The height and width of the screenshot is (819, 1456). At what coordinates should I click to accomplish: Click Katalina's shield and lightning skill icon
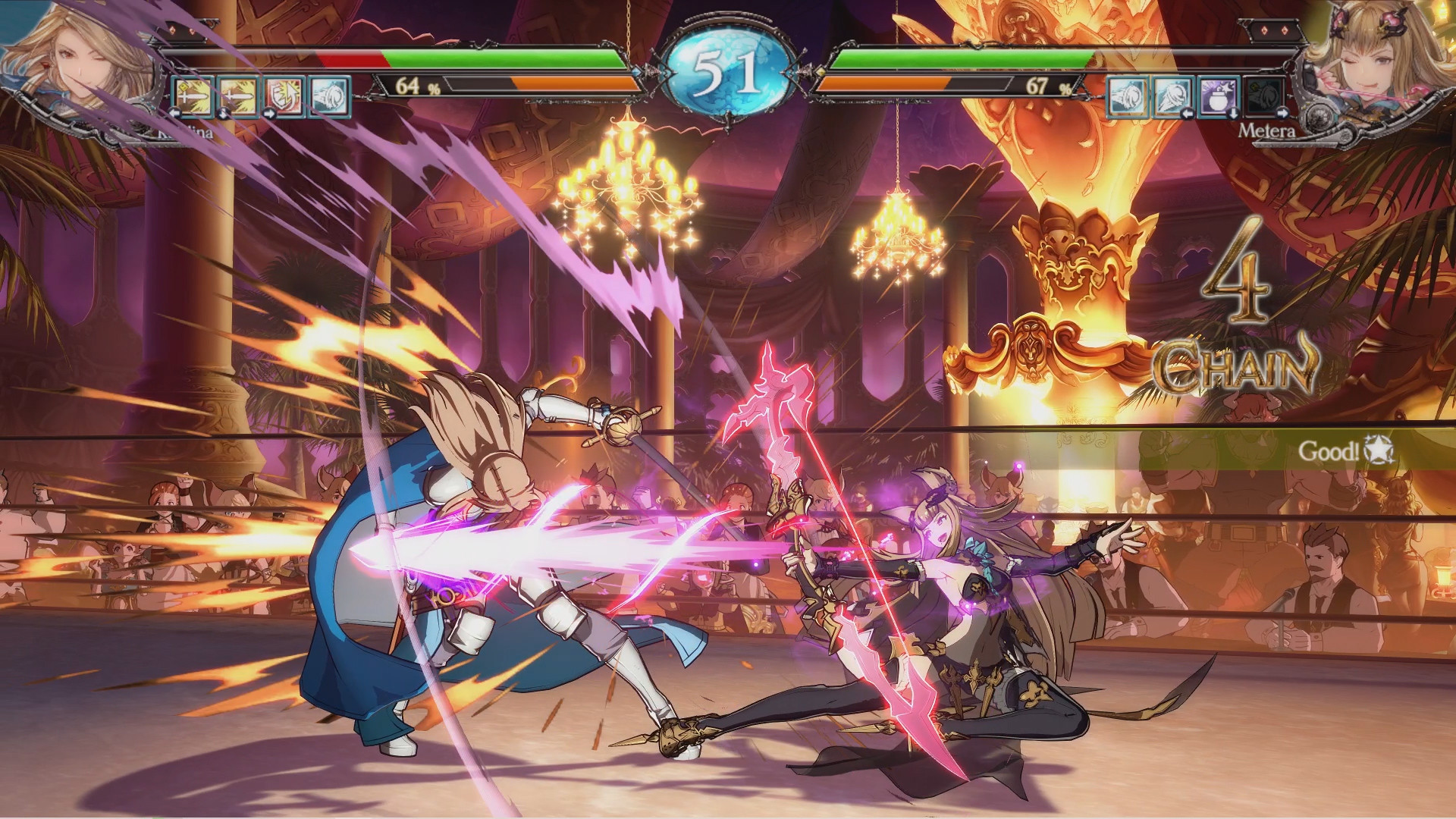[x=284, y=96]
